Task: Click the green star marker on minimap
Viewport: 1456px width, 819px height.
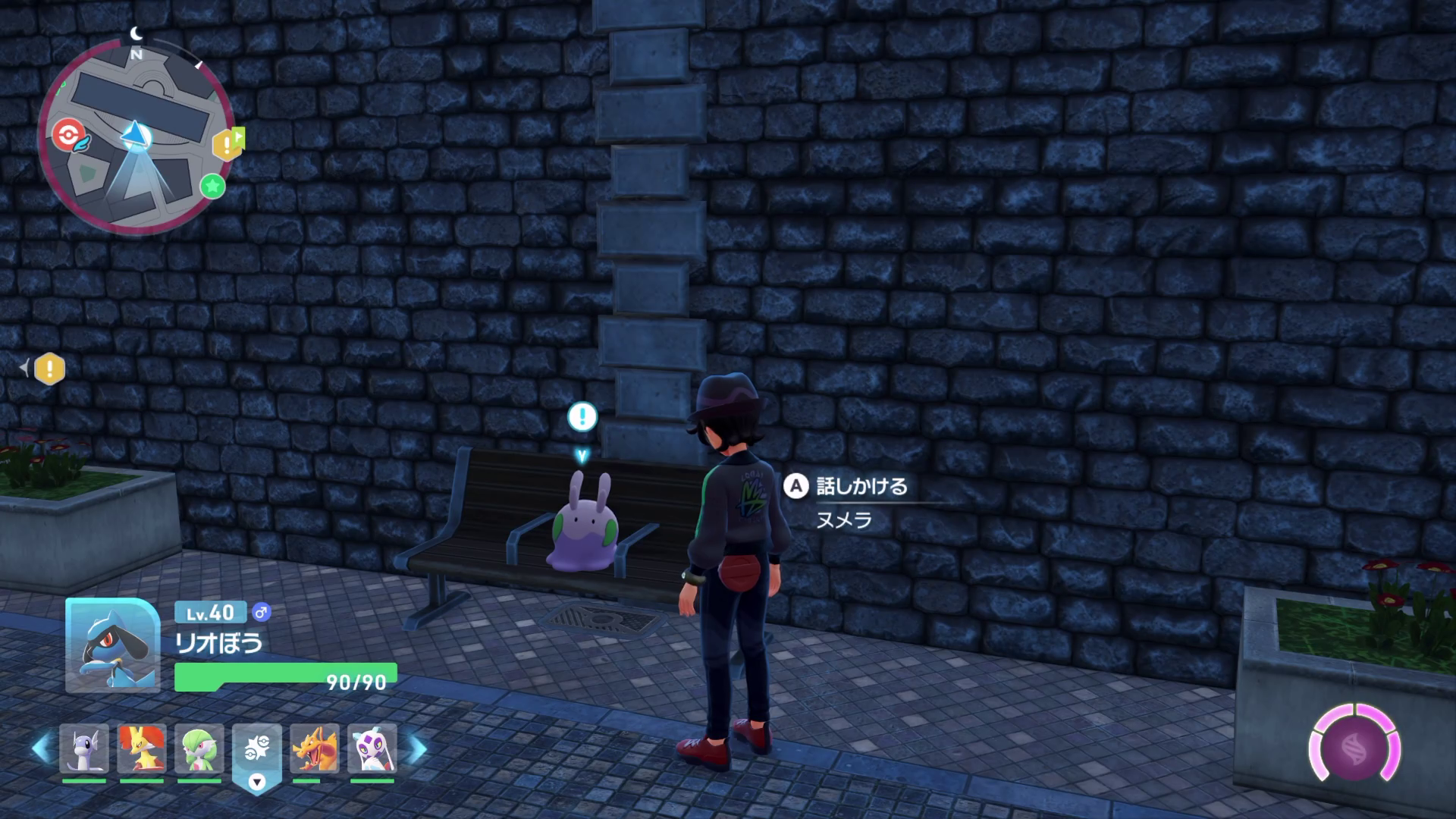Action: click(213, 186)
